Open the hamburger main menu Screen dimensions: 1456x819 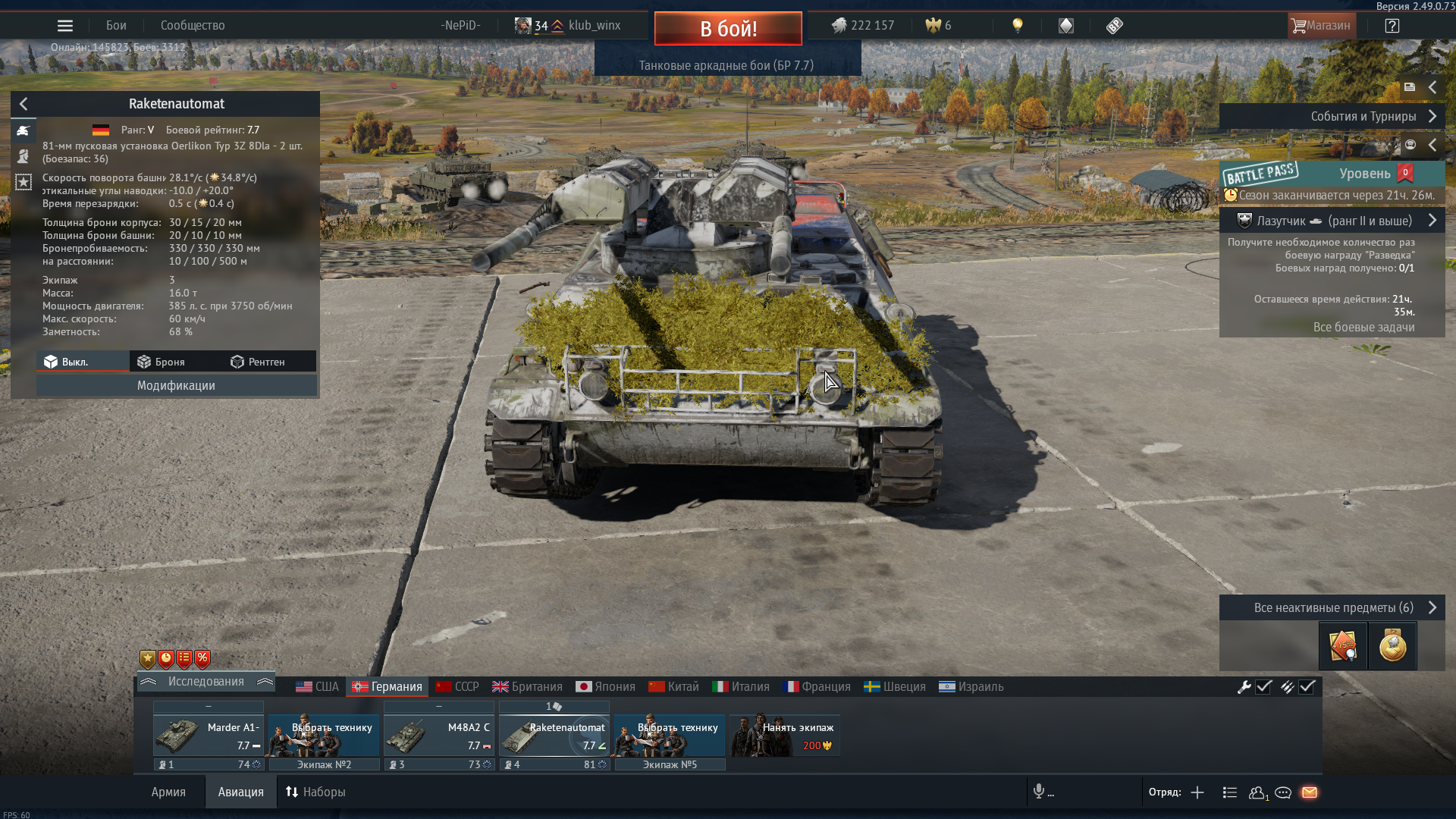[65, 26]
